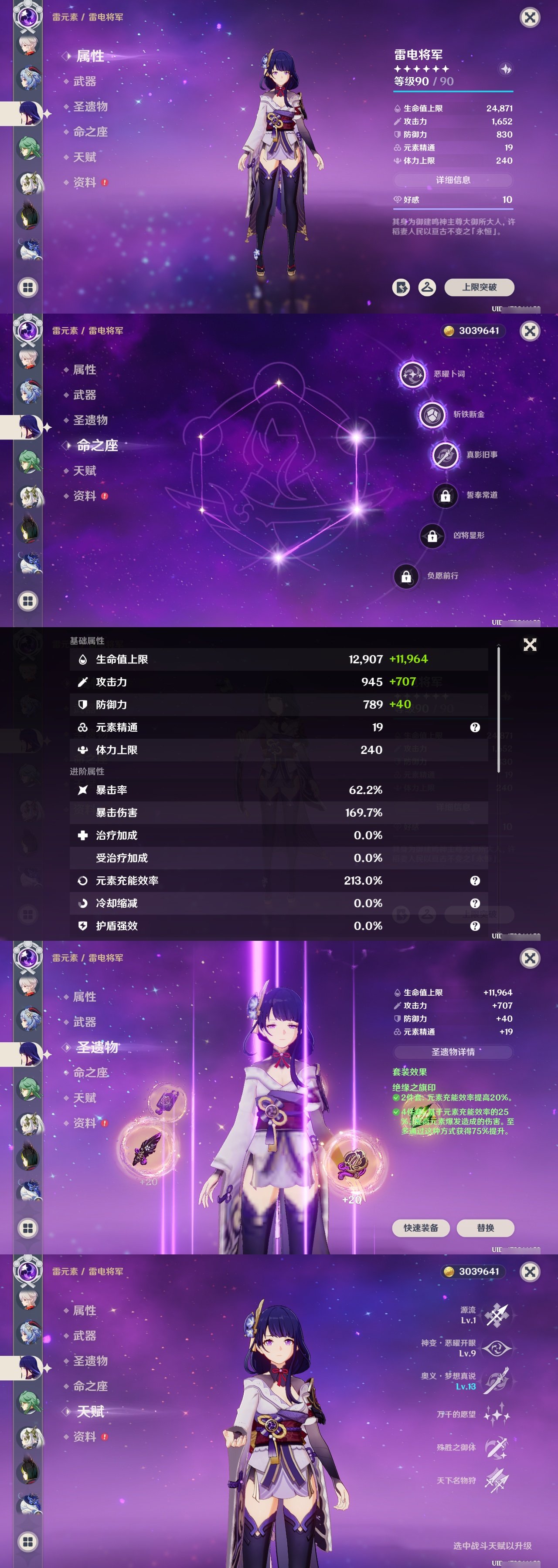The width and height of the screenshot is (558, 1568).
Task: Toggle the friendship 好感 detail row
Action: click(x=454, y=199)
